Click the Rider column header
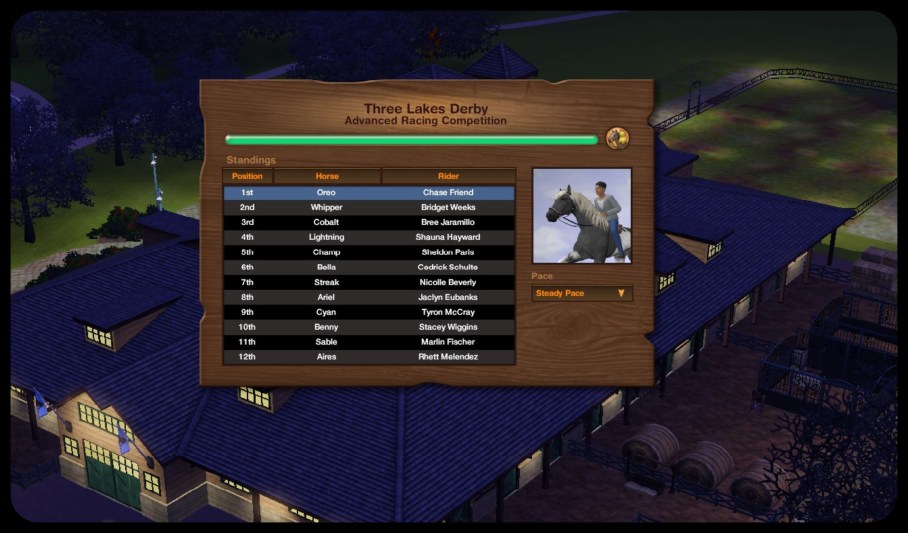Screen dimensions: 908x533 [x=448, y=176]
